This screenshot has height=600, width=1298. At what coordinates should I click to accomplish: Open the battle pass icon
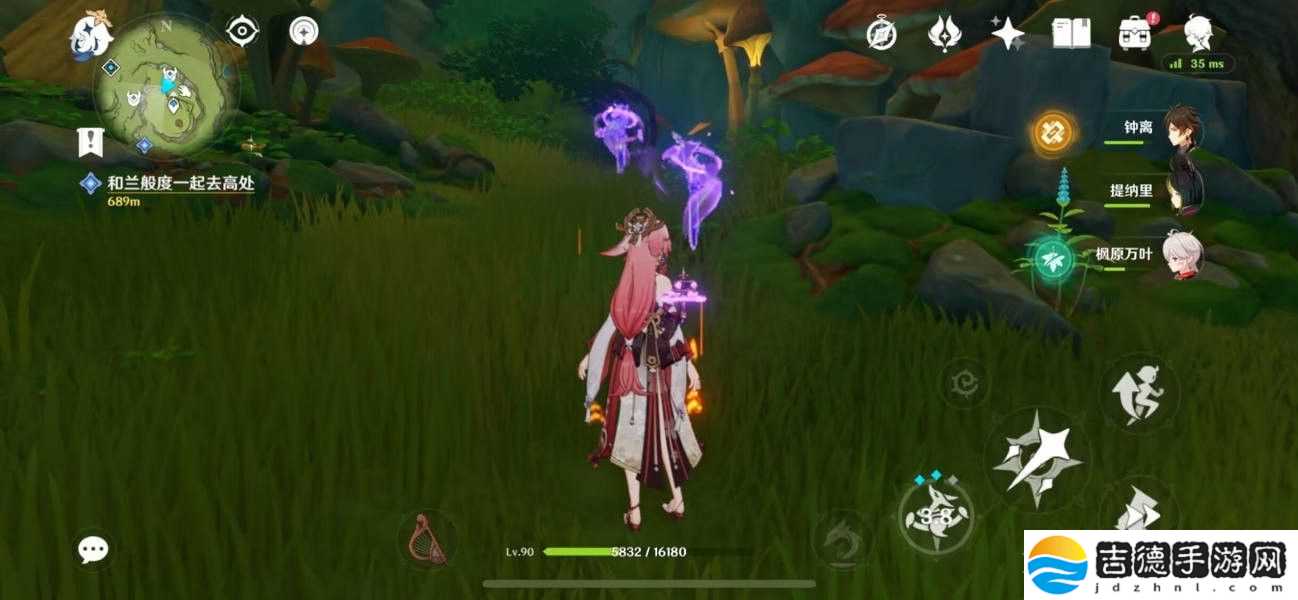click(x=943, y=35)
